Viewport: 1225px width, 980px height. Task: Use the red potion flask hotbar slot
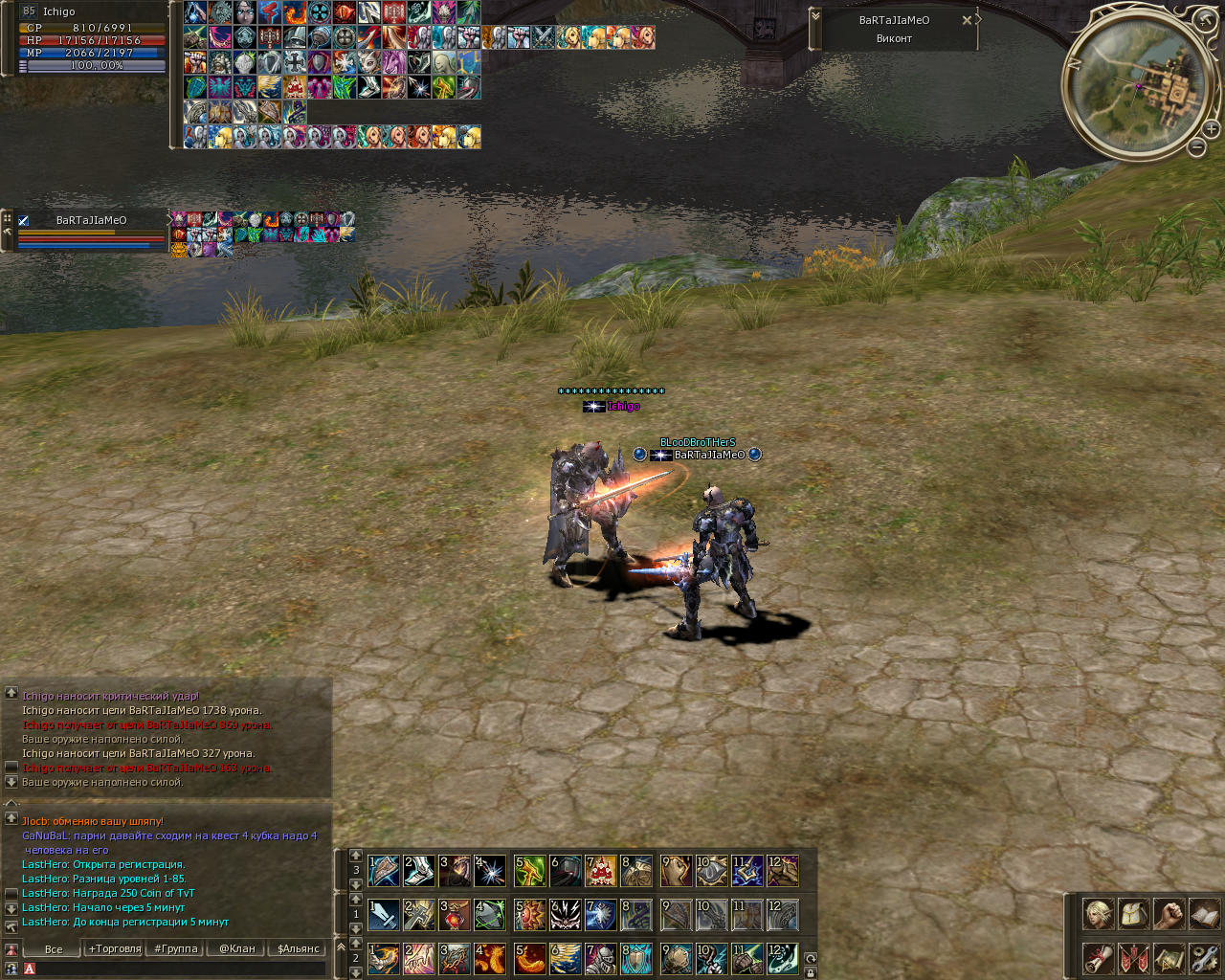(455, 915)
